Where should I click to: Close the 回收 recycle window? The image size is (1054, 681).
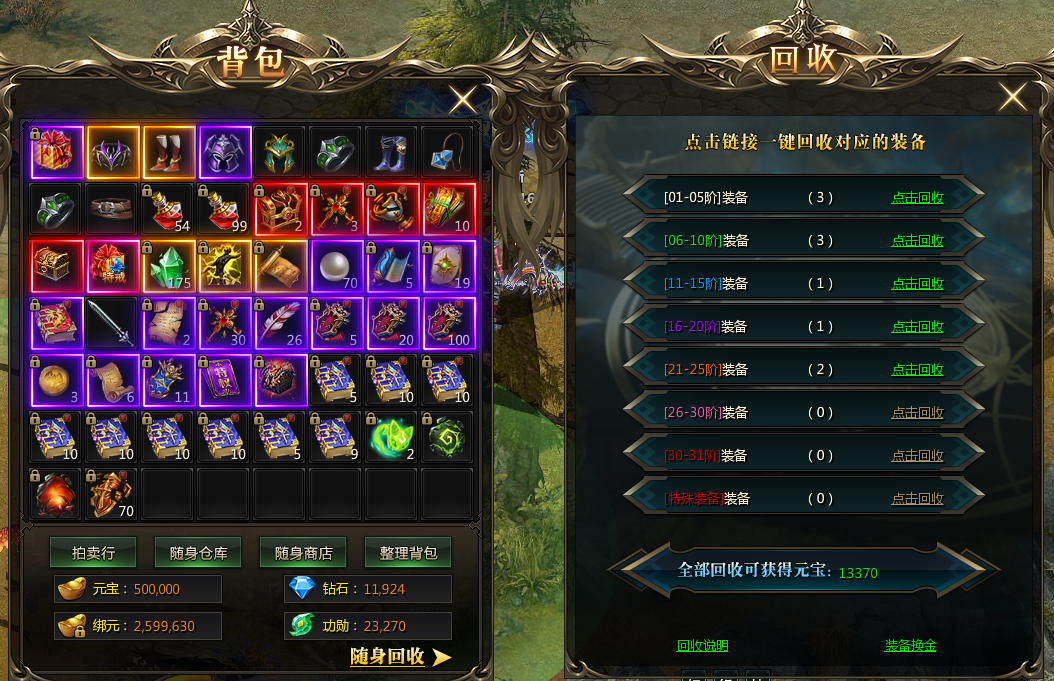pos(1012,97)
